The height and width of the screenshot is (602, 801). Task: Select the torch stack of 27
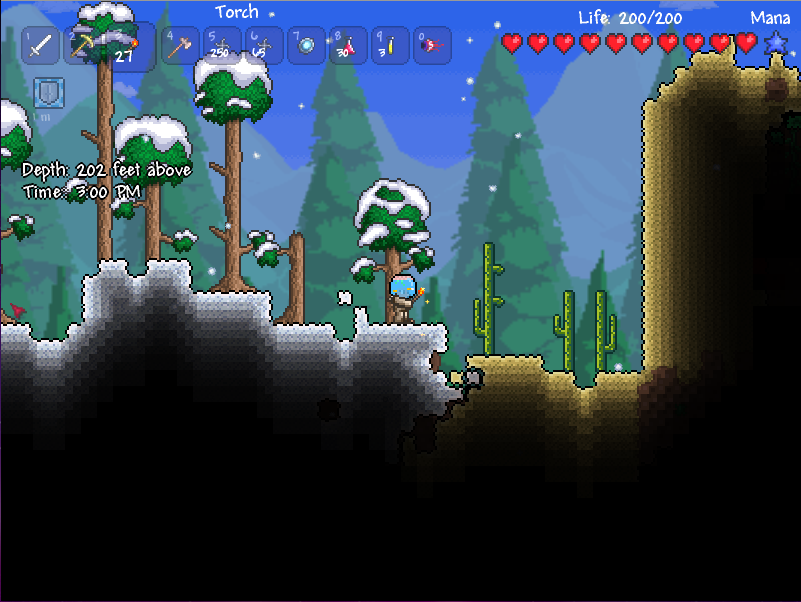(128, 46)
